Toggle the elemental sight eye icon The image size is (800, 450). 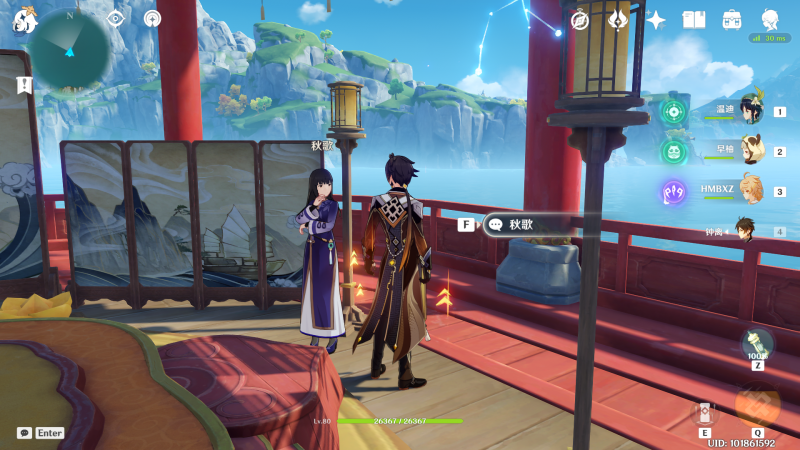pyautogui.click(x=116, y=18)
